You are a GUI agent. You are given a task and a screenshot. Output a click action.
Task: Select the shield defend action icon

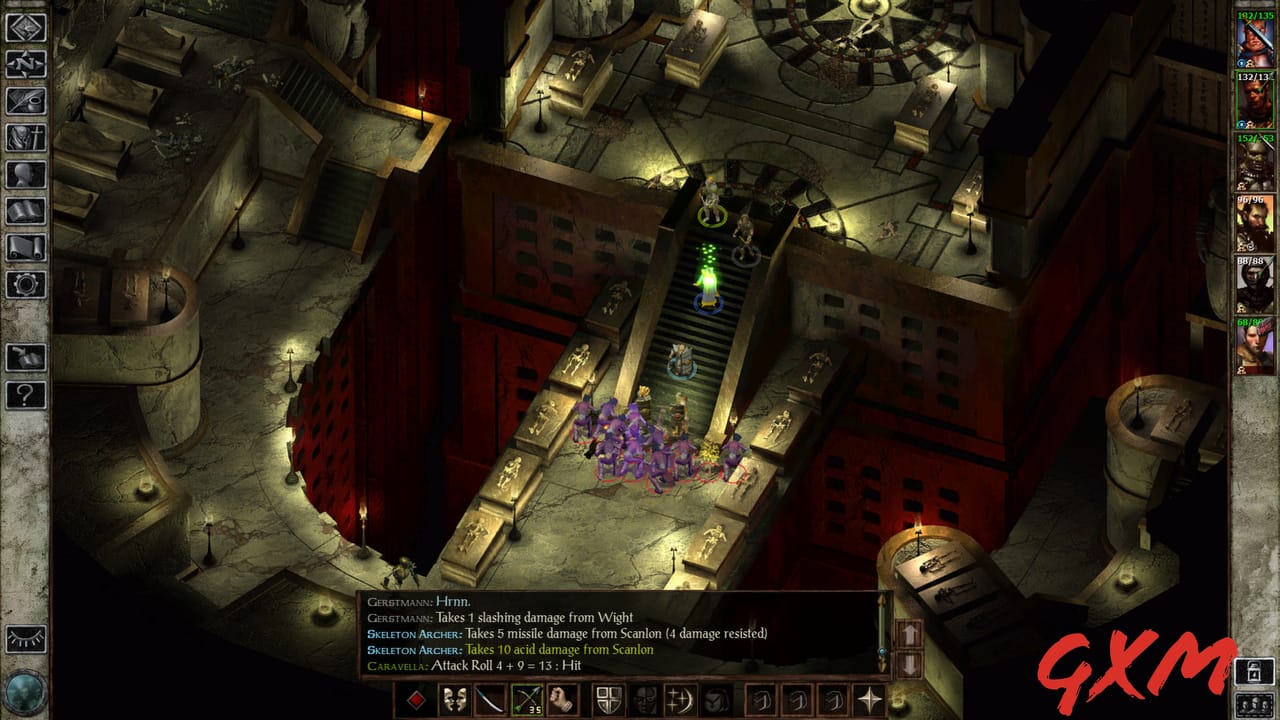(x=606, y=701)
